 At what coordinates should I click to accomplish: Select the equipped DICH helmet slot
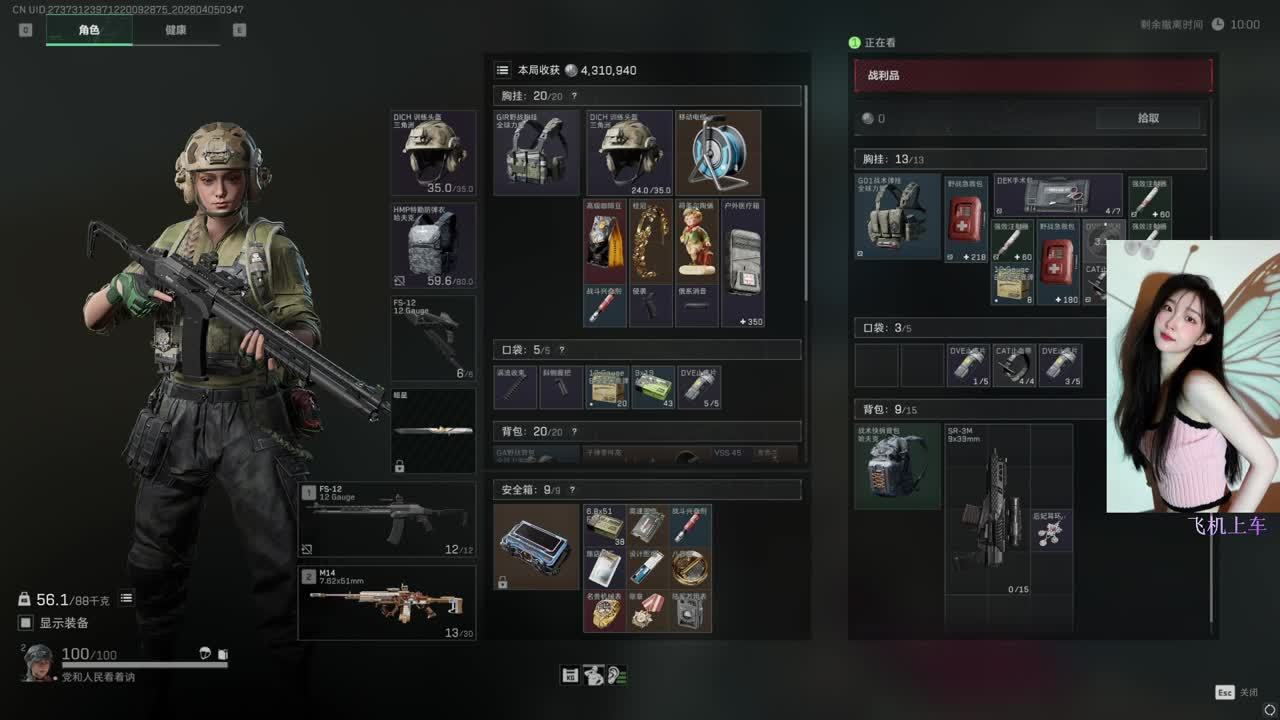433,152
